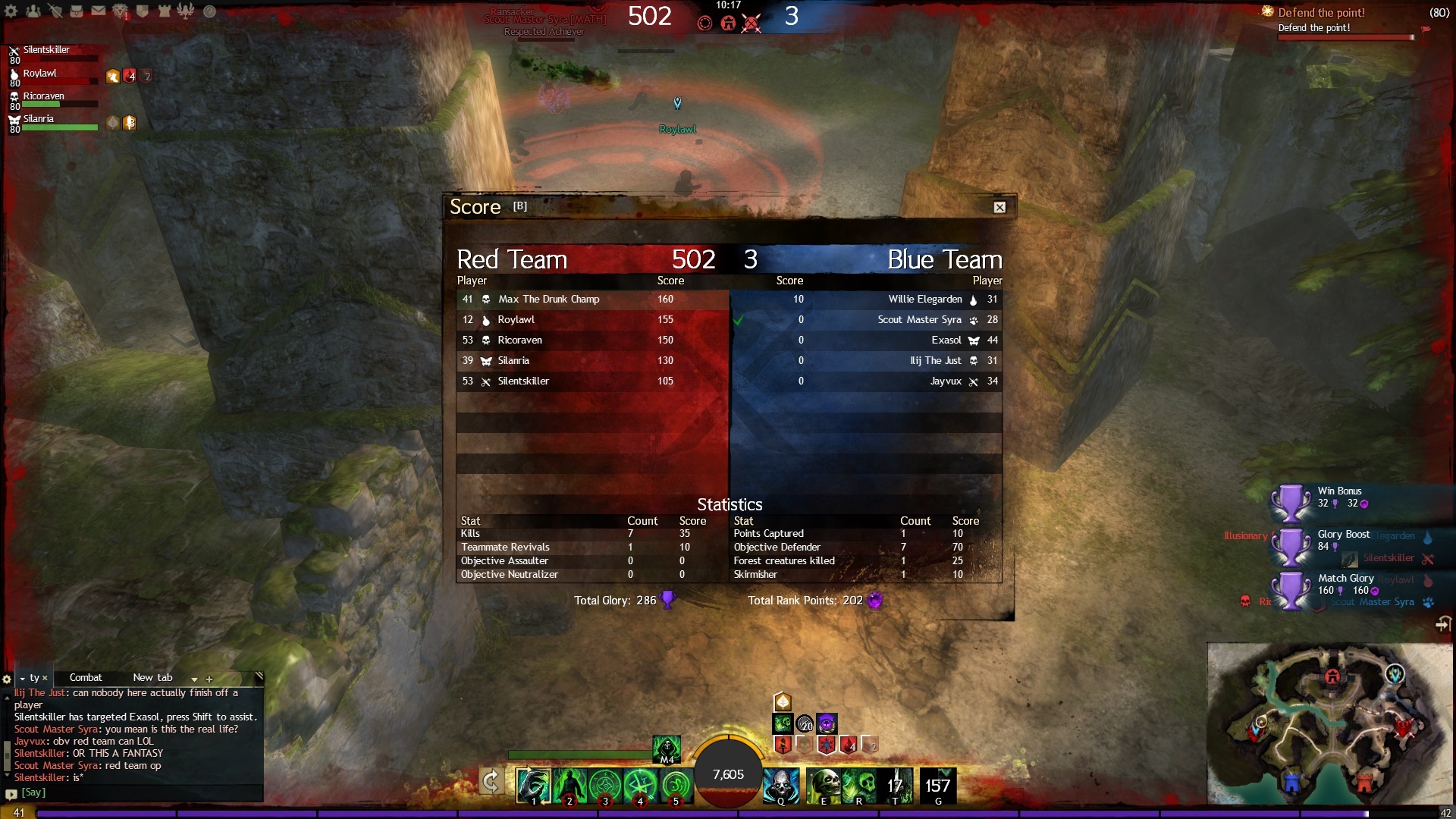This screenshot has height=819, width=1456.
Task: Close the Score window
Action: click(x=999, y=207)
